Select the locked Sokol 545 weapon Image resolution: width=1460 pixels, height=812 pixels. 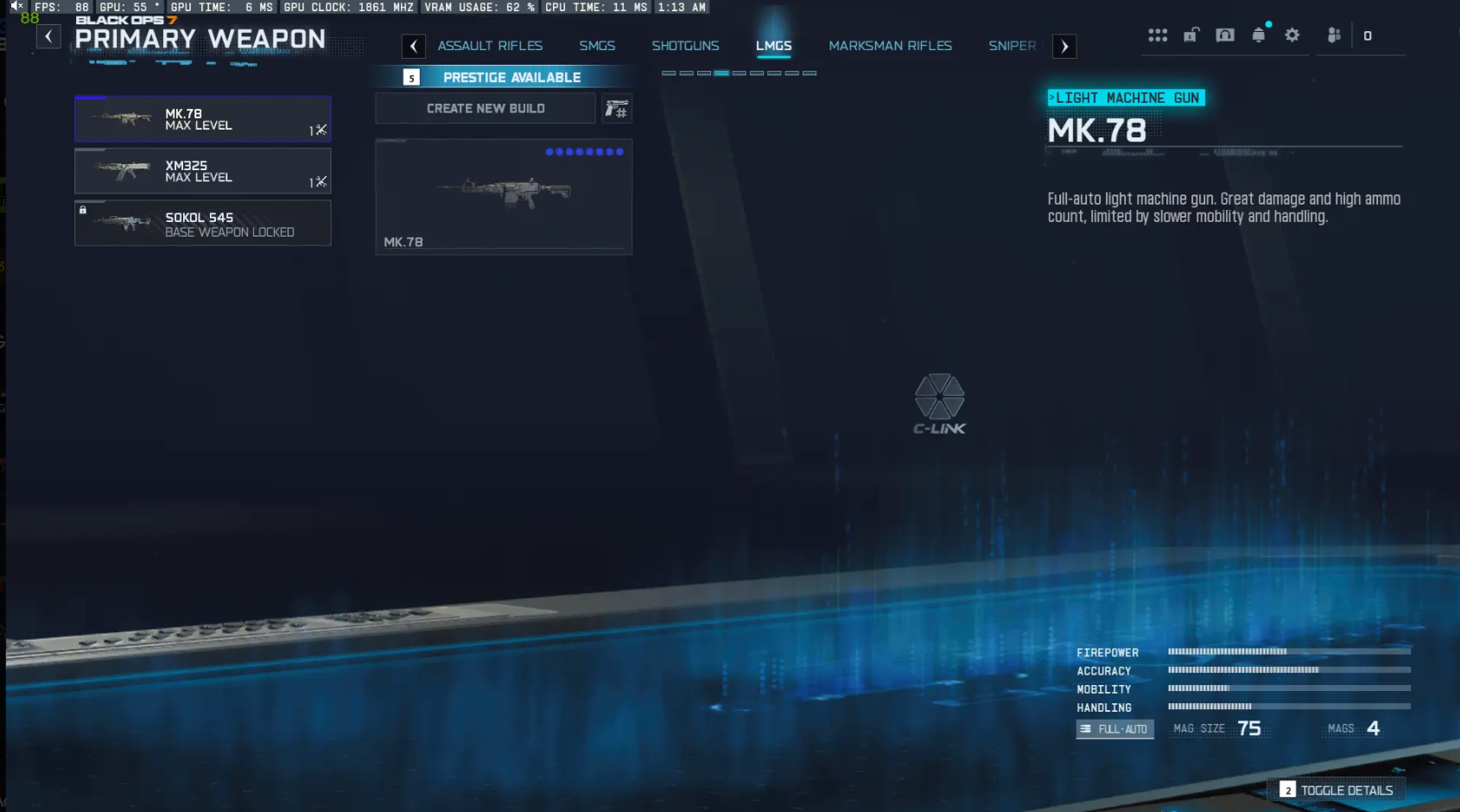(202, 223)
